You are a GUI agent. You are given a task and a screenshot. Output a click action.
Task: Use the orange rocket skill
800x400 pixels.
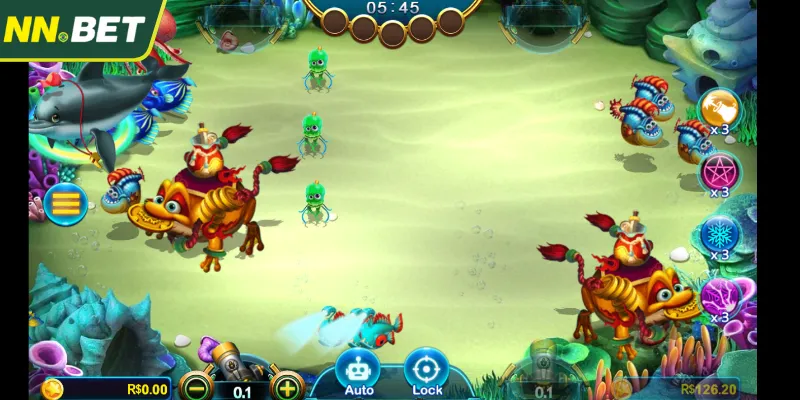[x=719, y=108]
